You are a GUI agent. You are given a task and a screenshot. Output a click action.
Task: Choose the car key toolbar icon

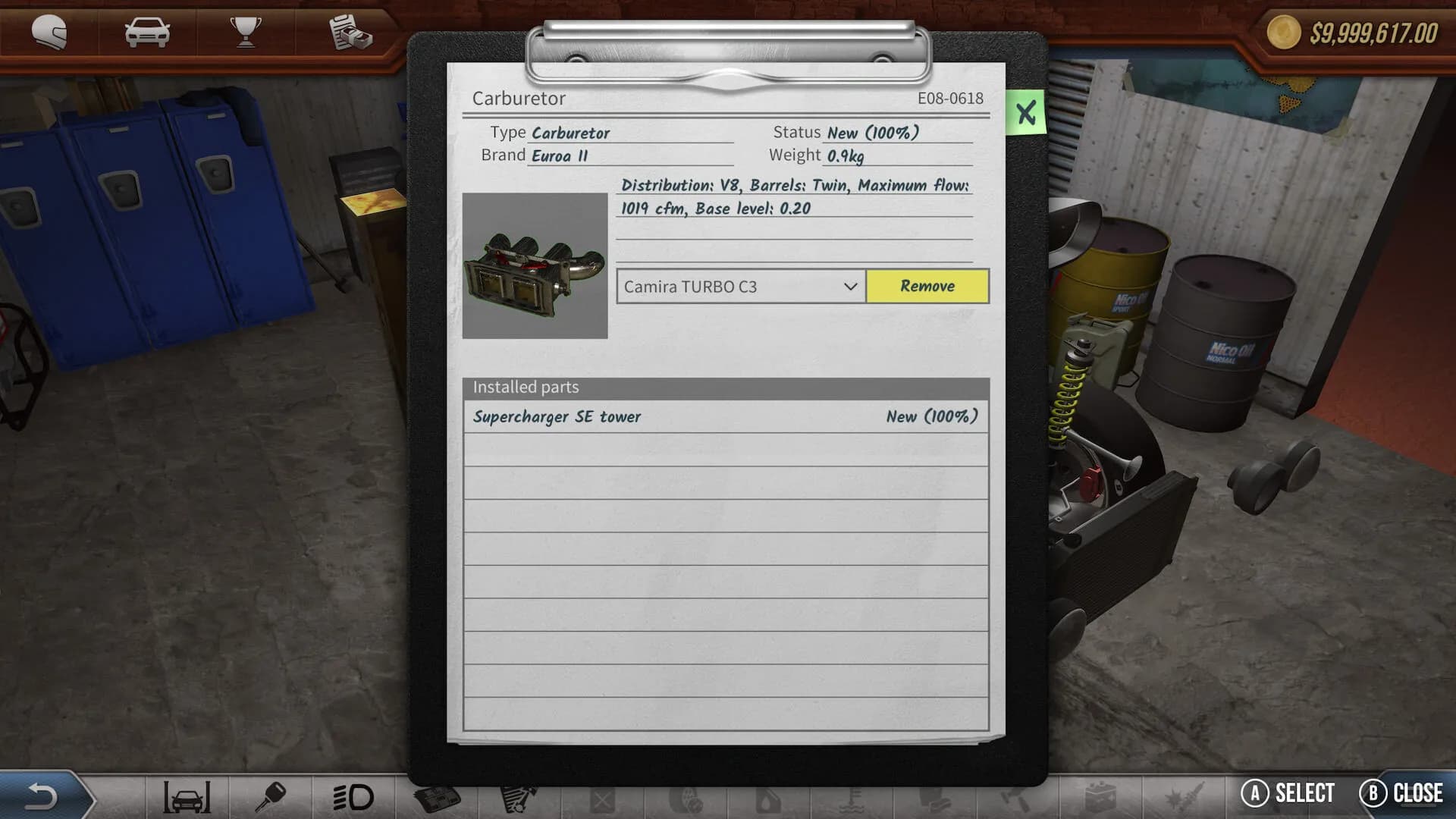tap(270, 797)
